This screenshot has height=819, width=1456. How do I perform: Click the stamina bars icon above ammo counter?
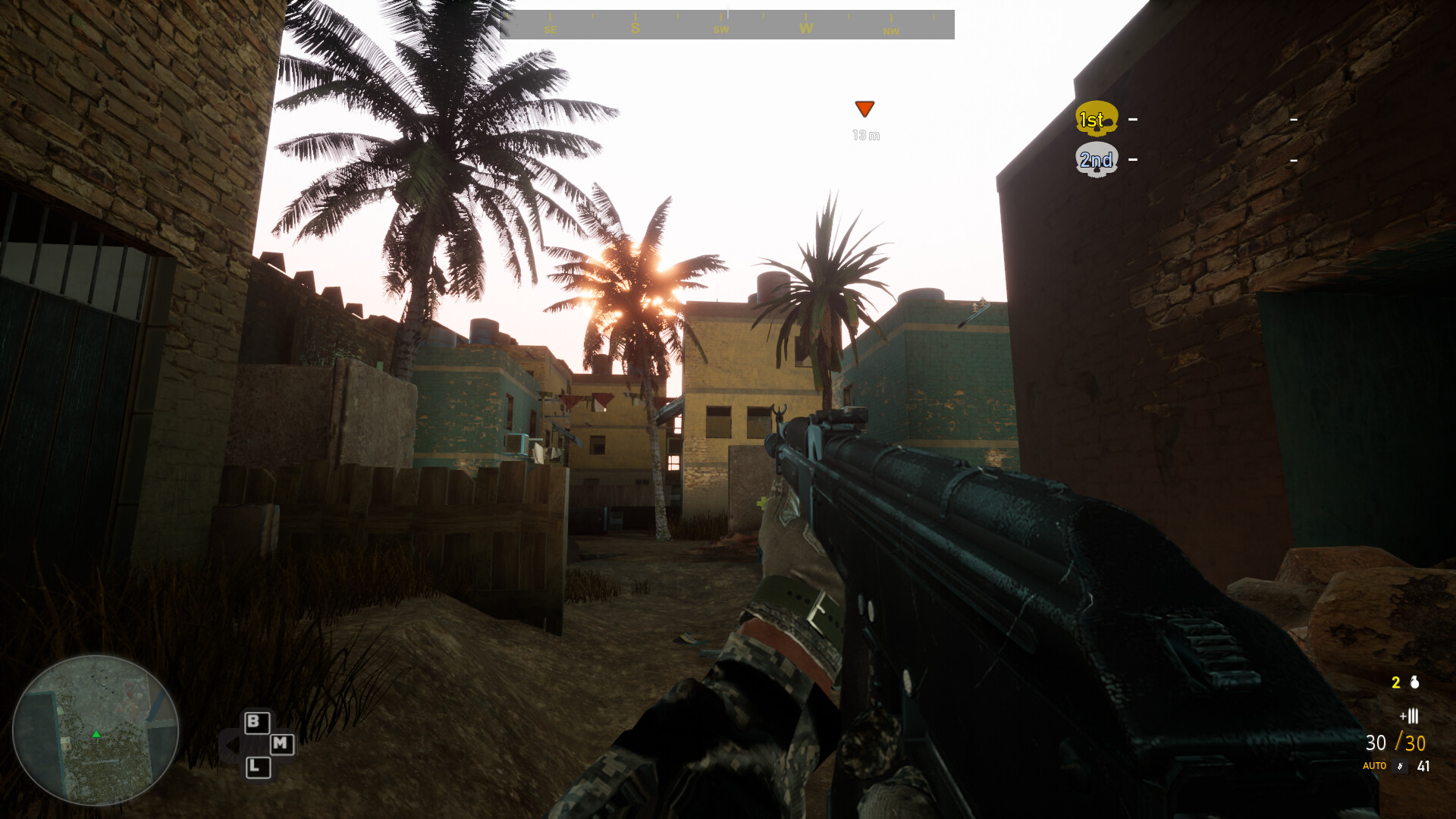1410,714
